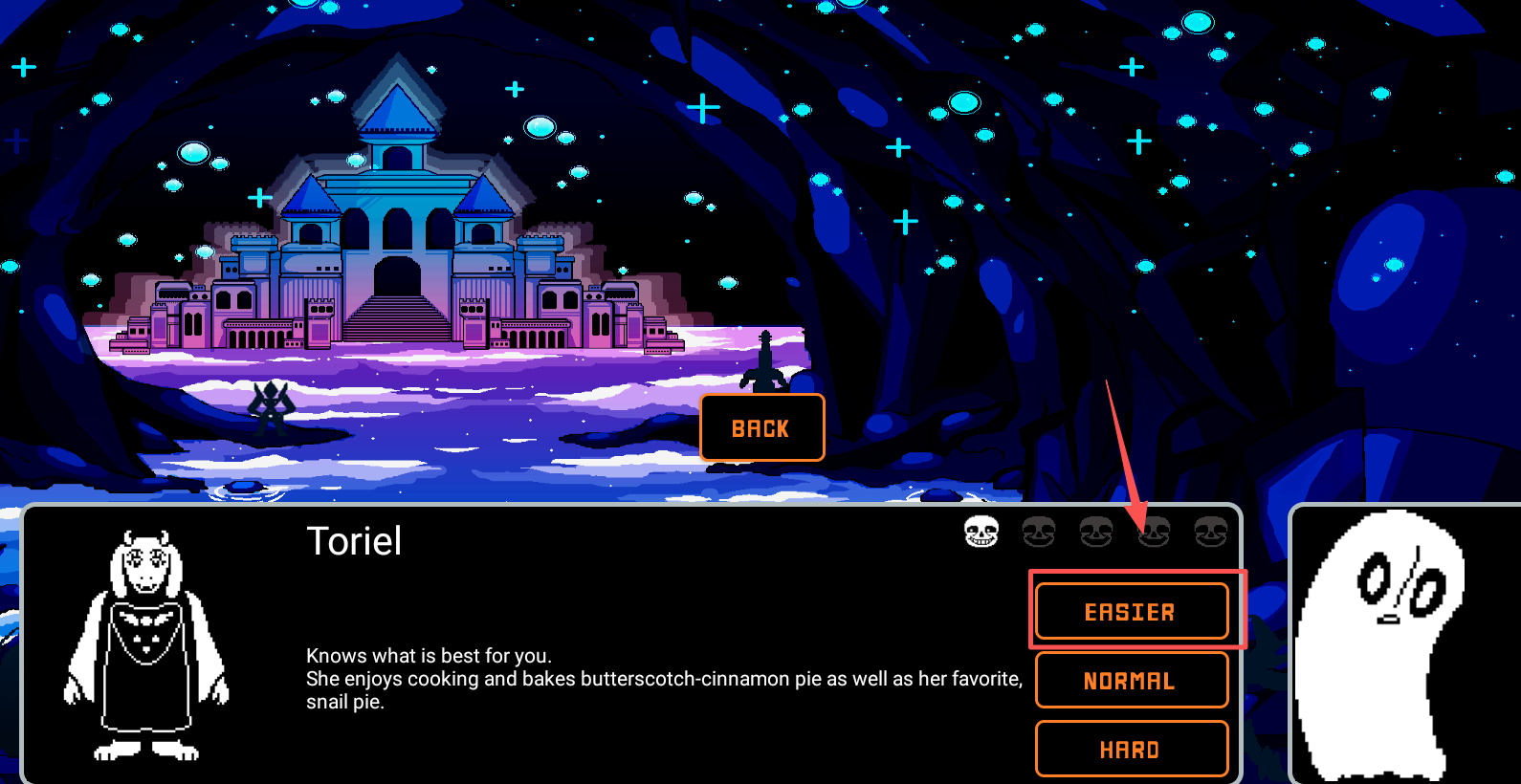Image resolution: width=1521 pixels, height=784 pixels.
Task: Click the white highlighted skull icon
Action: pos(981,532)
